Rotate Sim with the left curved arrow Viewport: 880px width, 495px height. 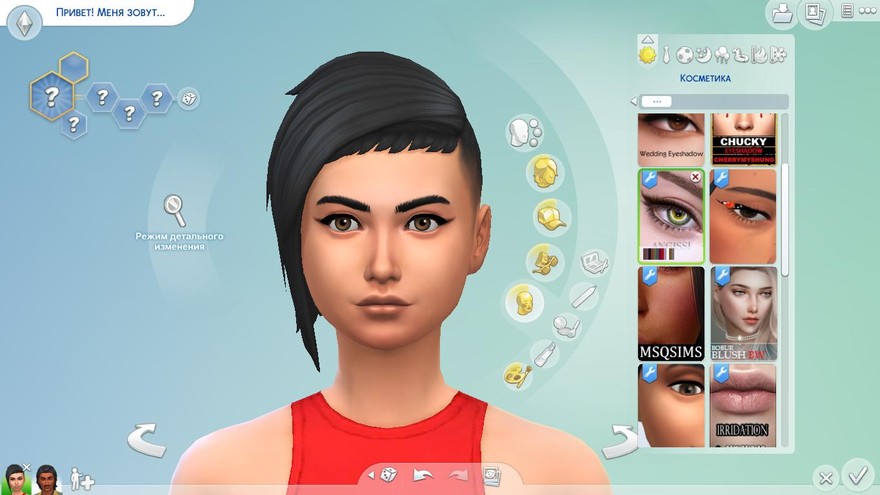point(145,438)
